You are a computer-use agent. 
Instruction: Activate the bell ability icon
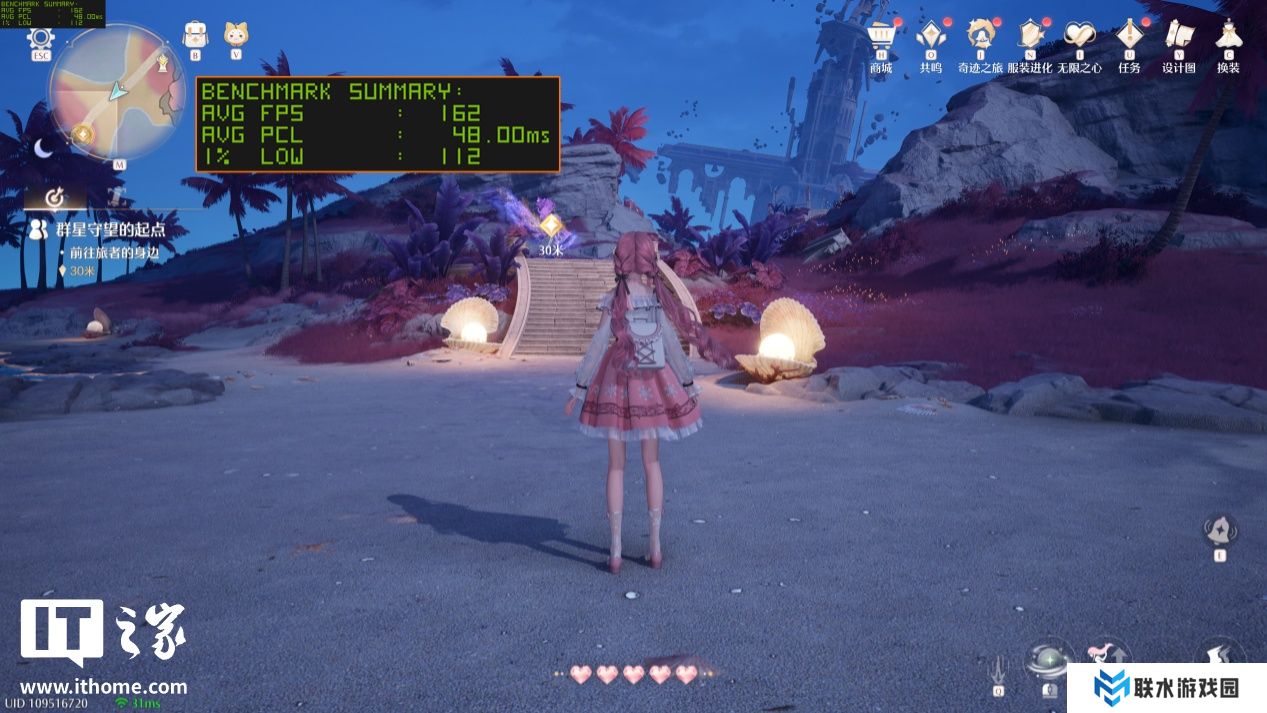click(1220, 530)
